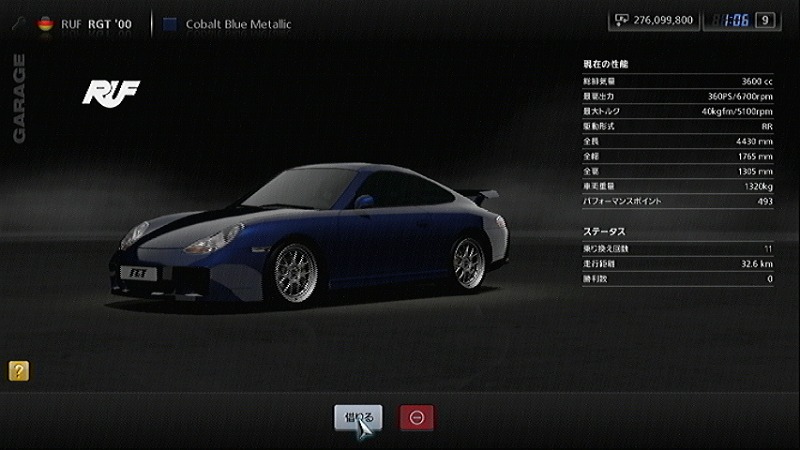Click the 借りる (borrow) button
800x450 pixels.
tap(358, 417)
